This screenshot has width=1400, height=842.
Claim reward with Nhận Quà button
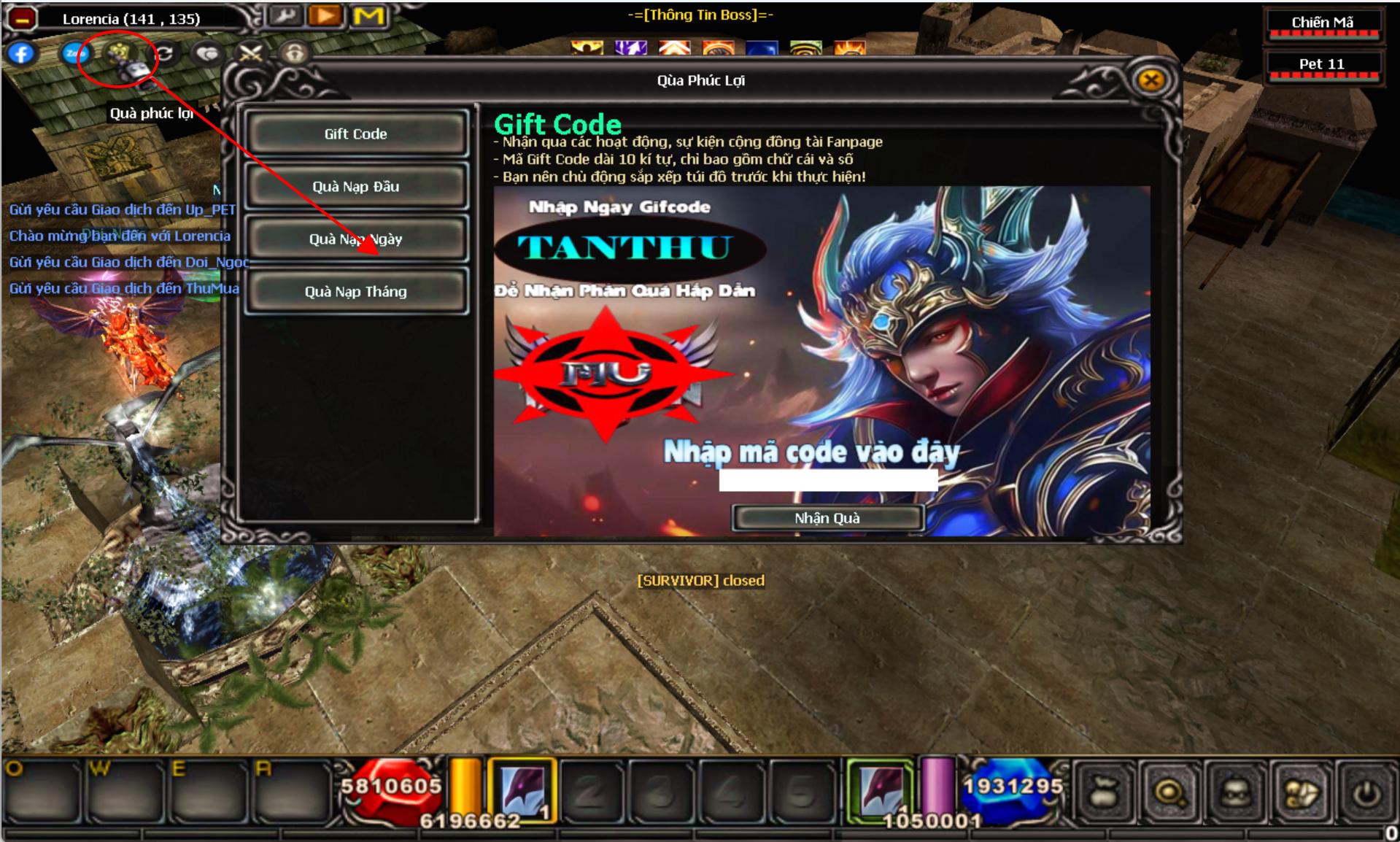827,518
